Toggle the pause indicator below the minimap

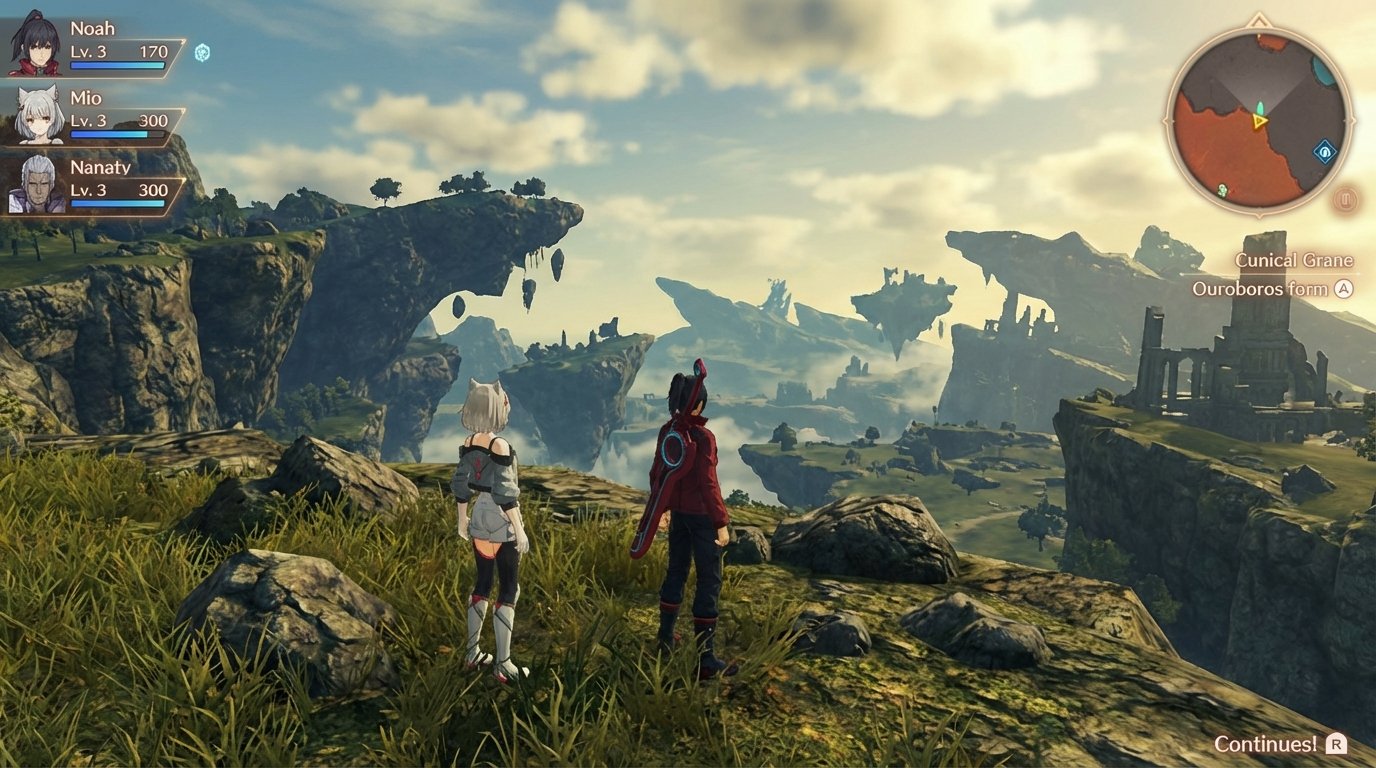coord(1345,197)
